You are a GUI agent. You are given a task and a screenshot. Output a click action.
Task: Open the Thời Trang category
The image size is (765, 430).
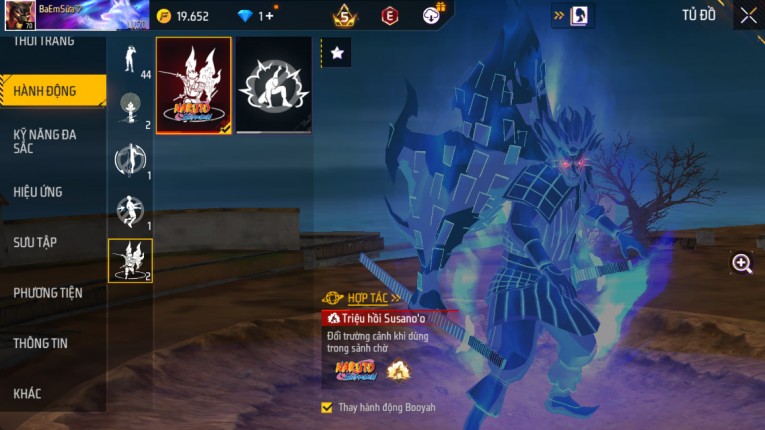(x=45, y=42)
